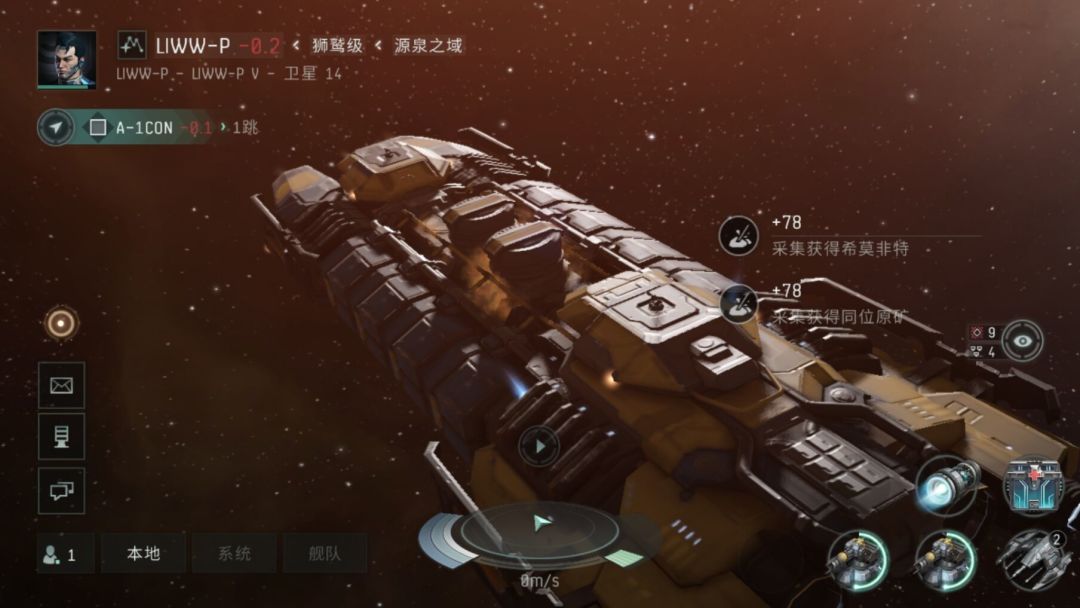Open the terminal monitor icon
The image size is (1080, 608).
coord(61,437)
